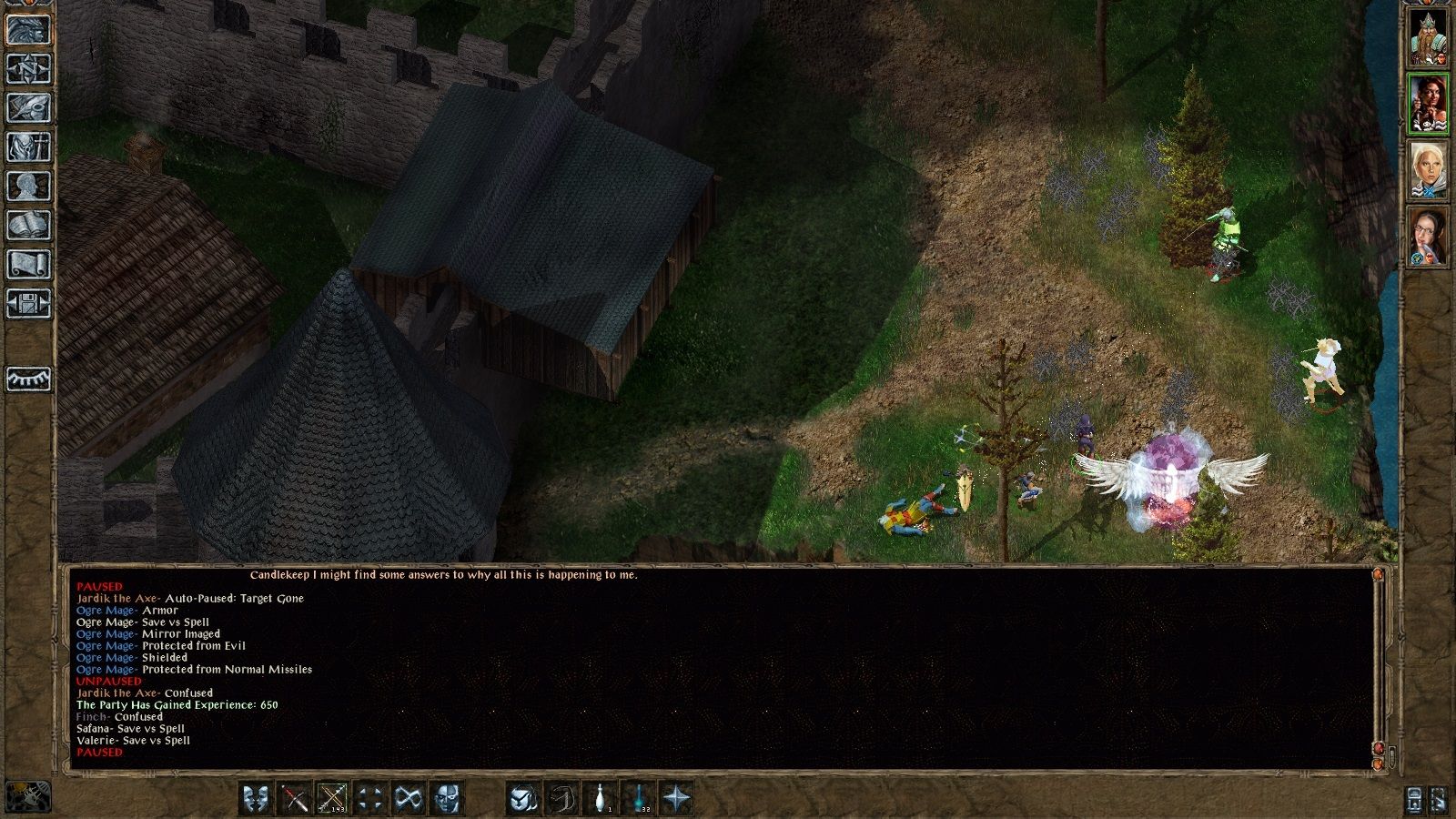
Task: Select the dwarf's portrait at the top
Action: click(1431, 36)
